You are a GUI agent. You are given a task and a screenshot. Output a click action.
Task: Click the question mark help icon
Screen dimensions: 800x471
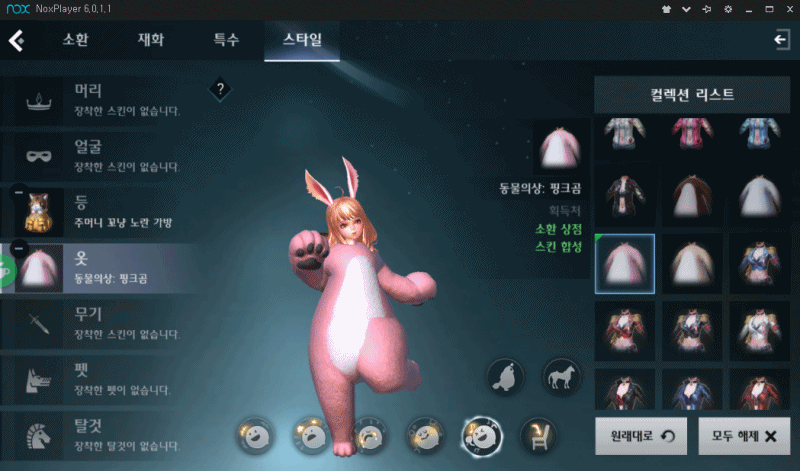coord(220,90)
